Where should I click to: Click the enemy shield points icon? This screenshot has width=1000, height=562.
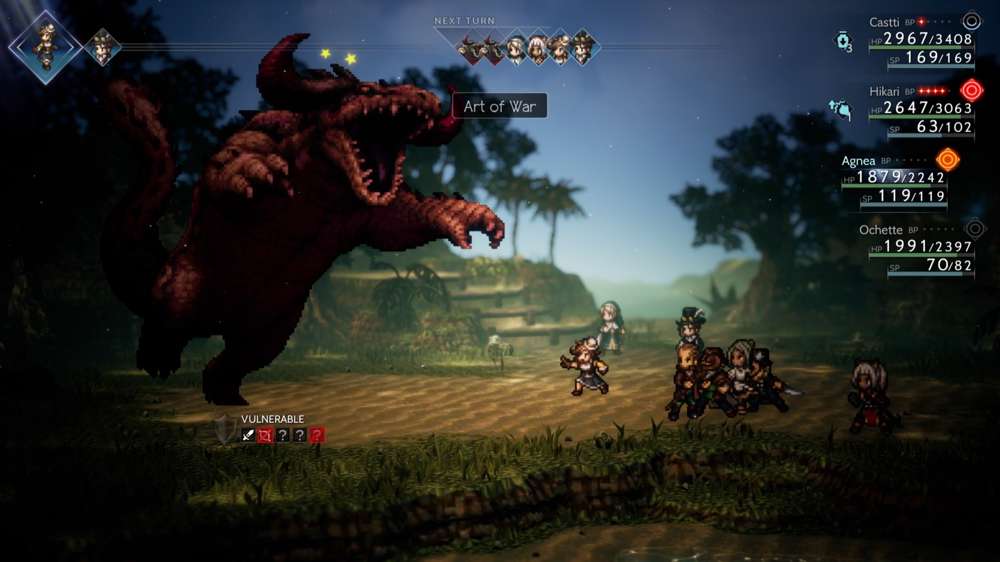click(226, 429)
